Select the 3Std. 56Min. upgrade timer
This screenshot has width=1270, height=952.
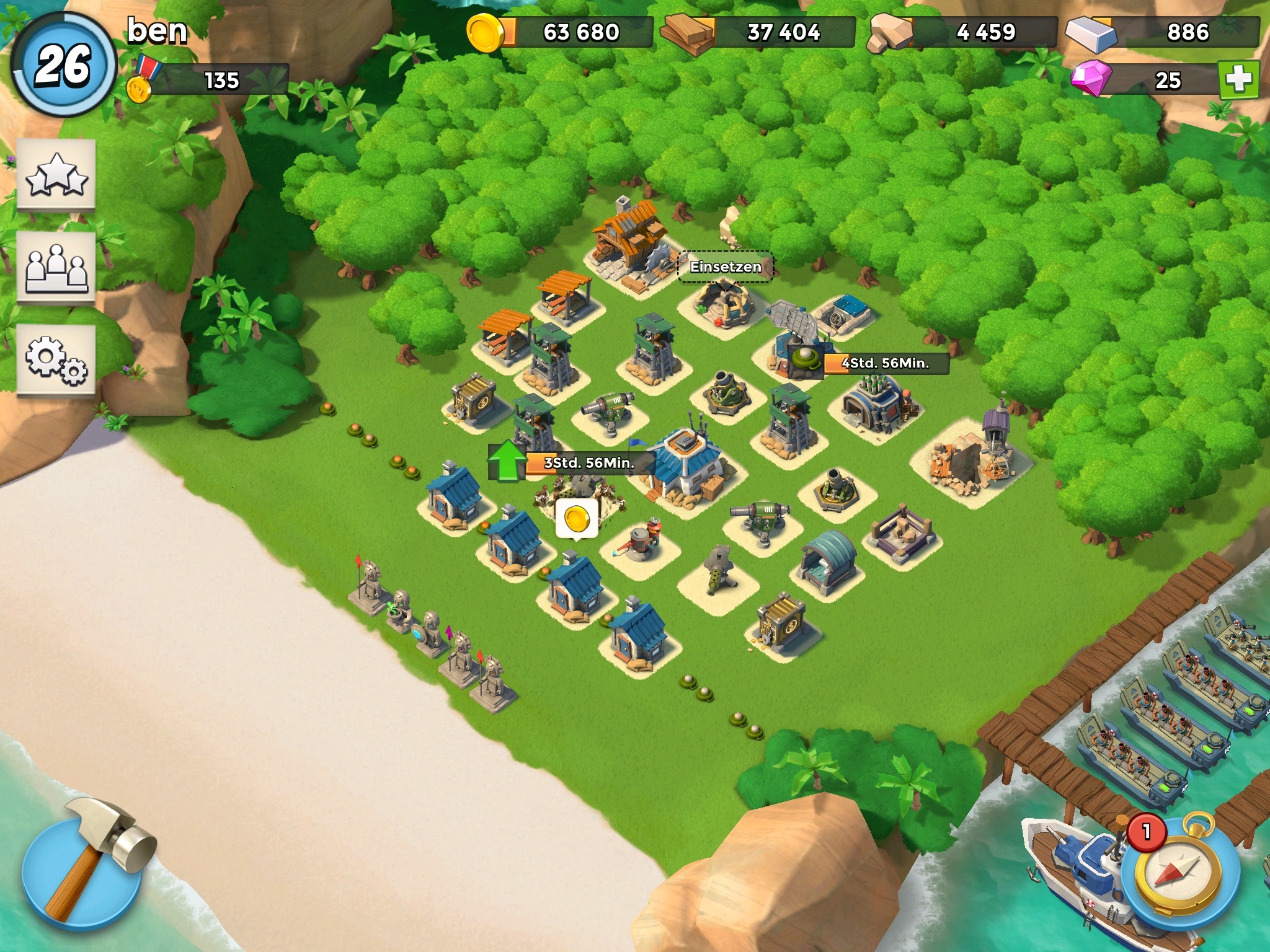[x=589, y=463]
